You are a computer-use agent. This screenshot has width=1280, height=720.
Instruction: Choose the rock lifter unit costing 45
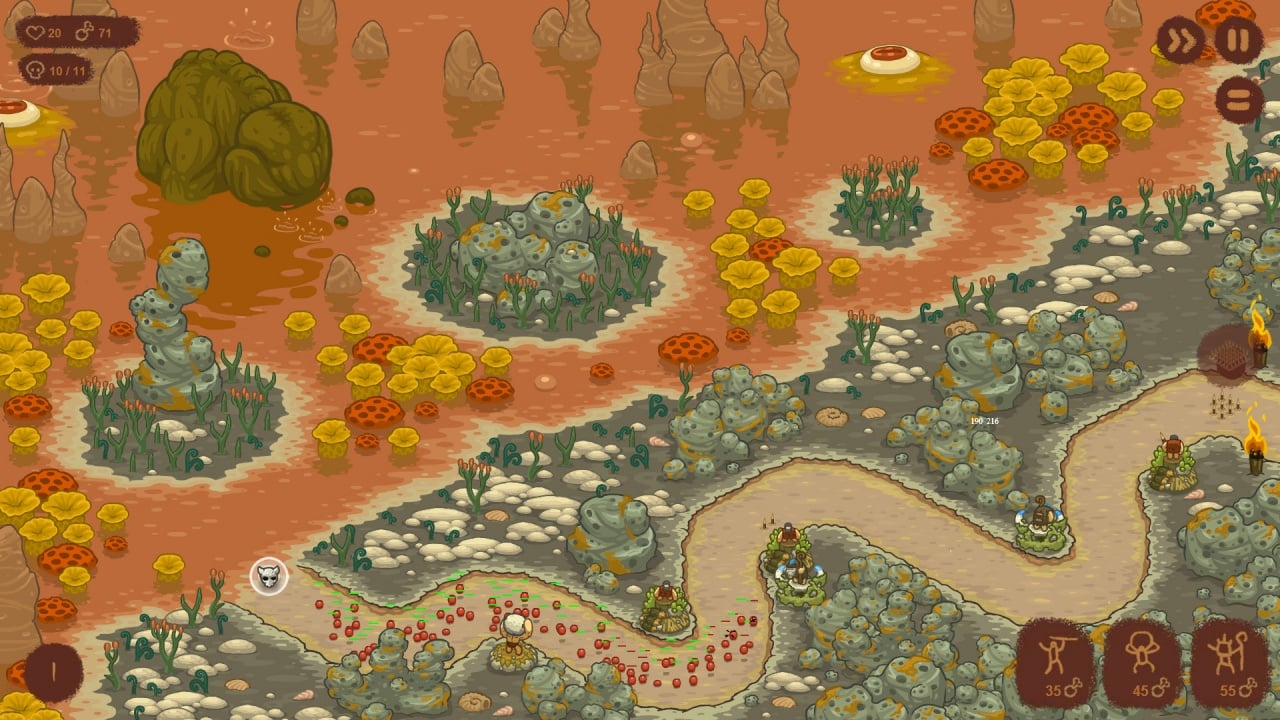coord(1143,662)
